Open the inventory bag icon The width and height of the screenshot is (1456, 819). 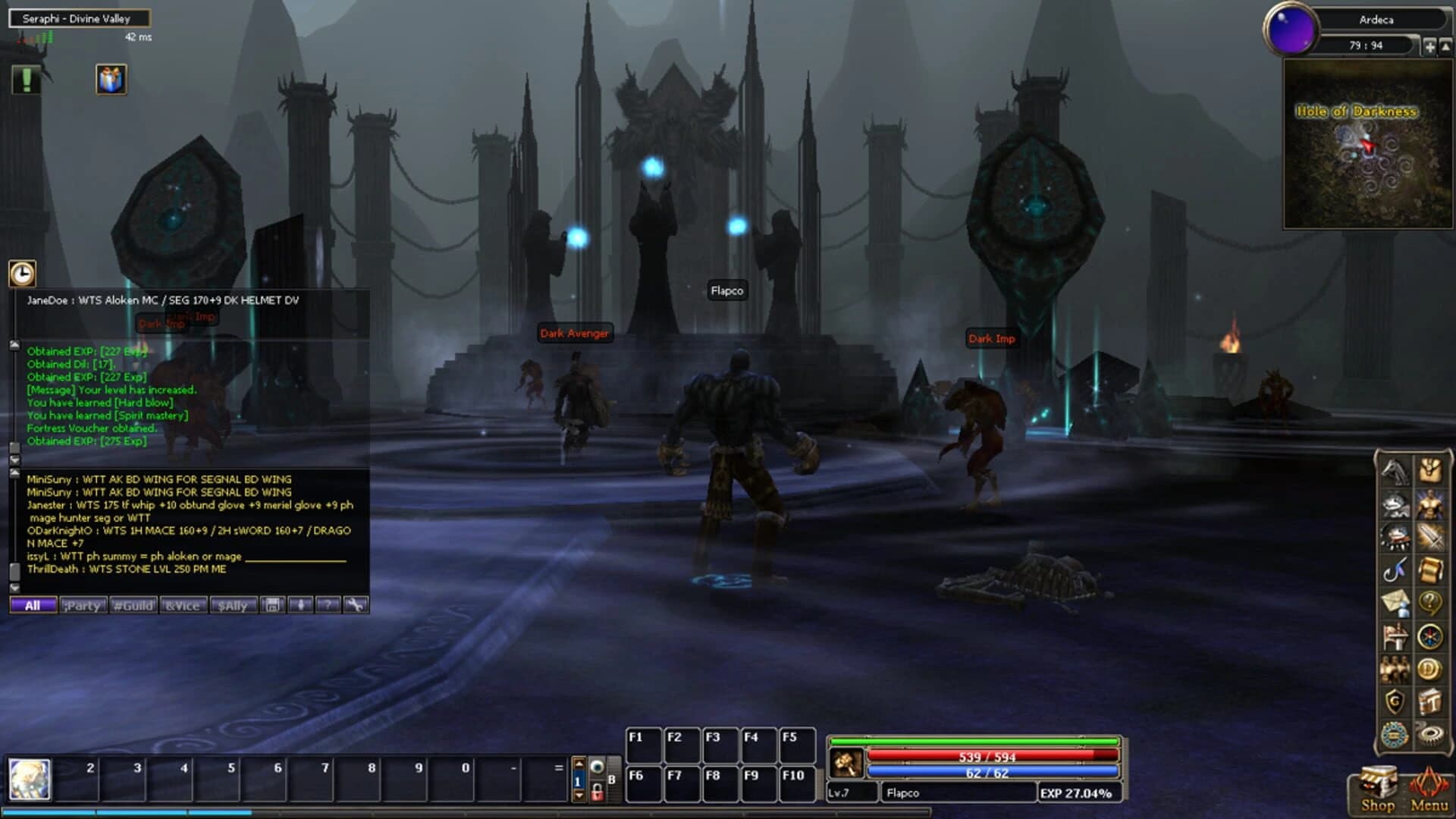point(1430,469)
